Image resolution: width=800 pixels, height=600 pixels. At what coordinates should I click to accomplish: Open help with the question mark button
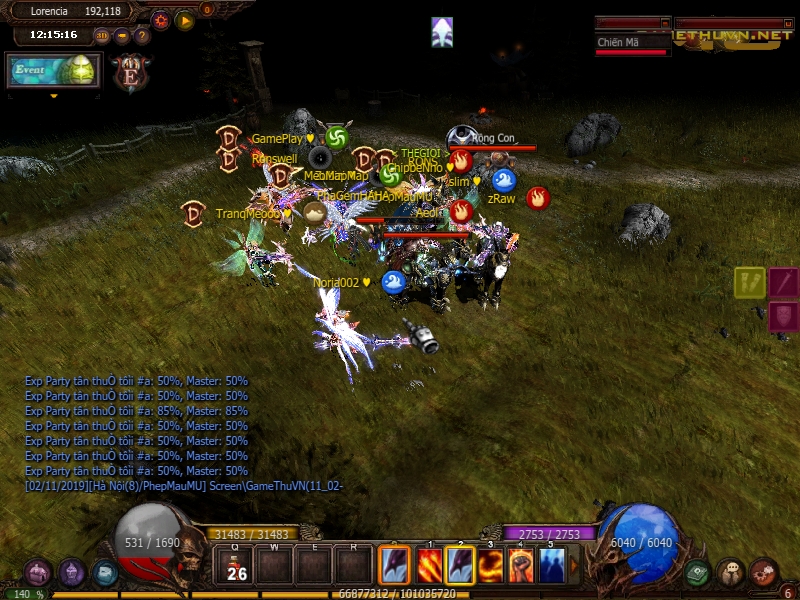(141, 36)
